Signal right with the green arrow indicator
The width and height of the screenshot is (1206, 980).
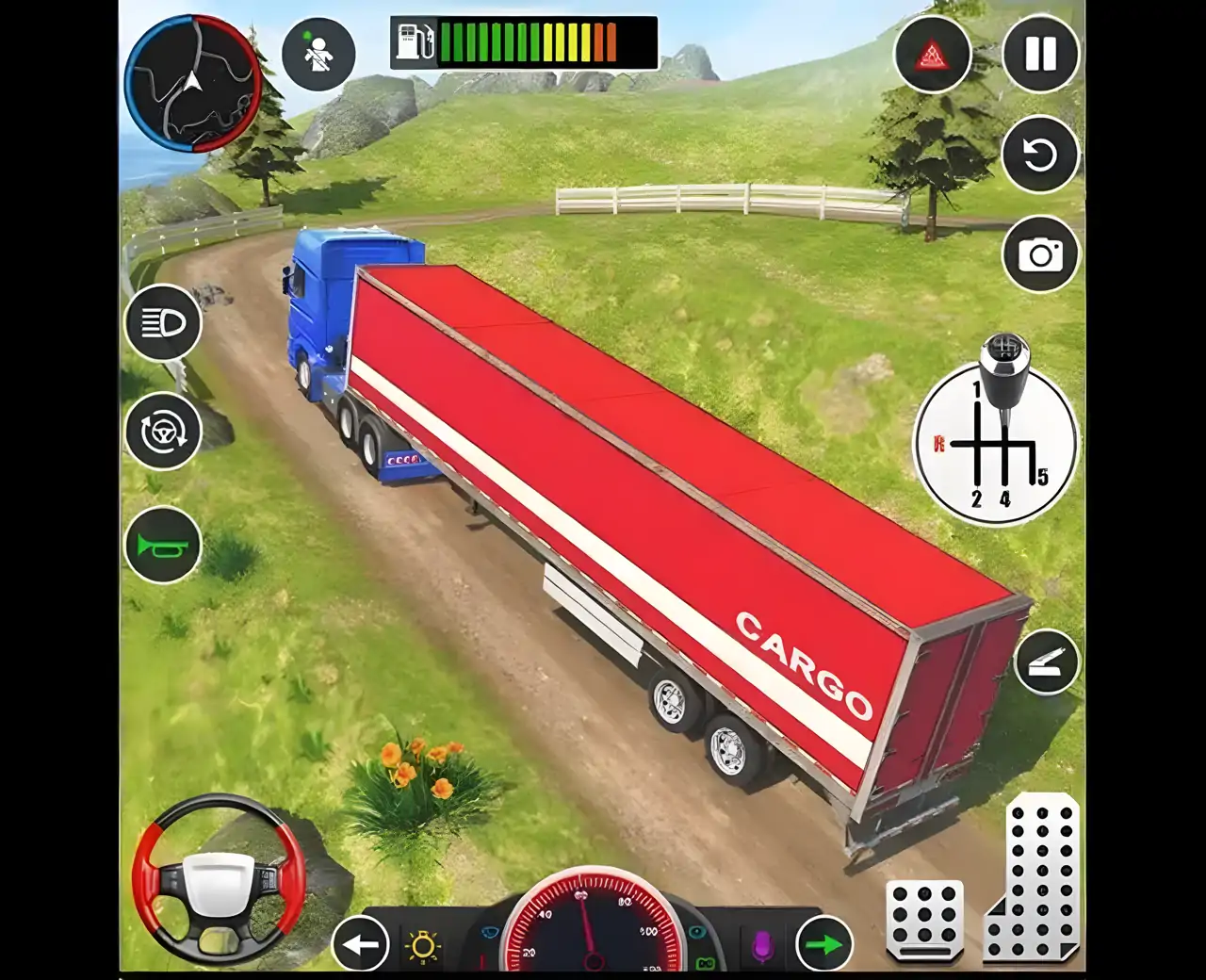click(824, 943)
